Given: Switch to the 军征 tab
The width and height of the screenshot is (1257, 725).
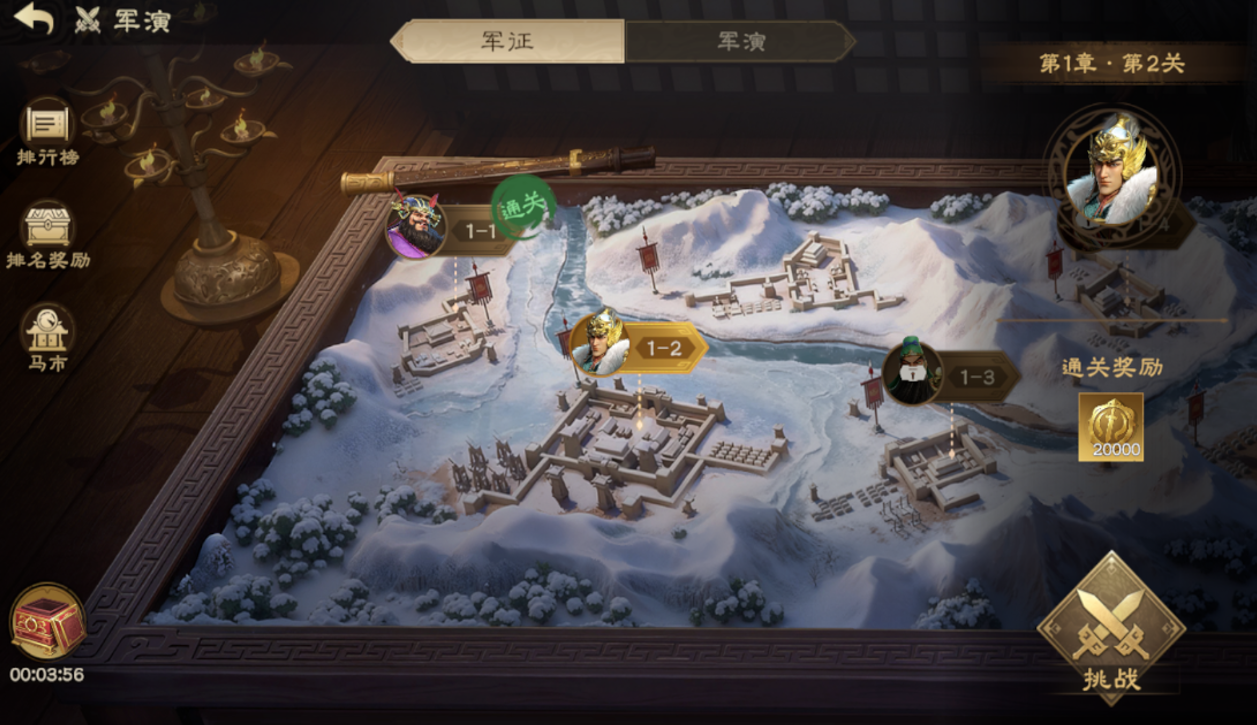Looking at the screenshot, I should 508,42.
